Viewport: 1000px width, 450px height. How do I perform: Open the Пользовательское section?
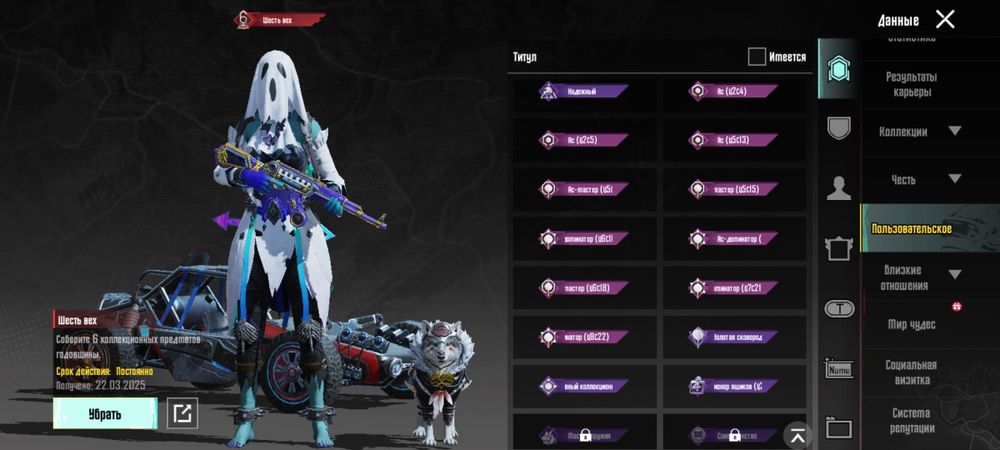912,229
